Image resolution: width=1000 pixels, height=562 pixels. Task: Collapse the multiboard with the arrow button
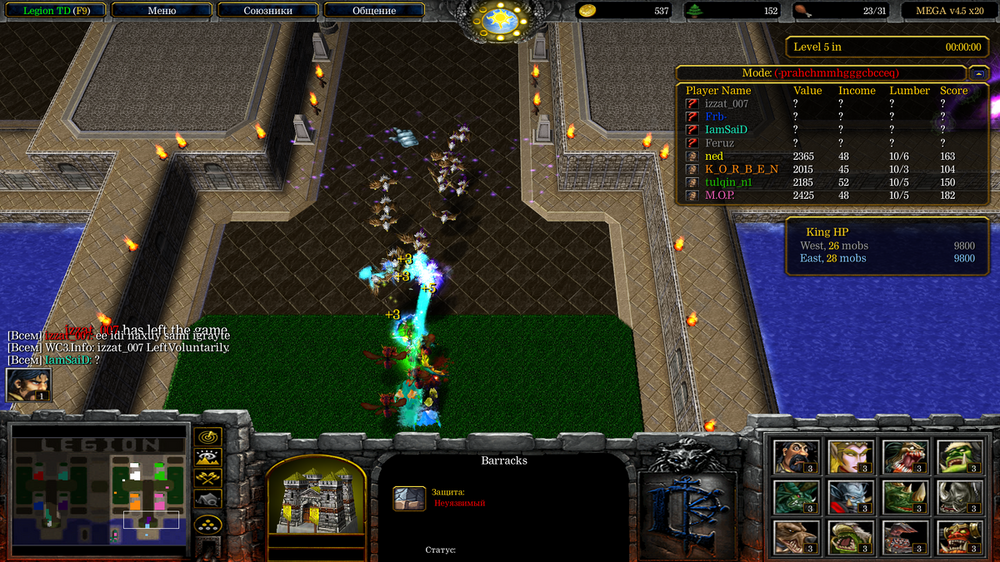[x=978, y=73]
